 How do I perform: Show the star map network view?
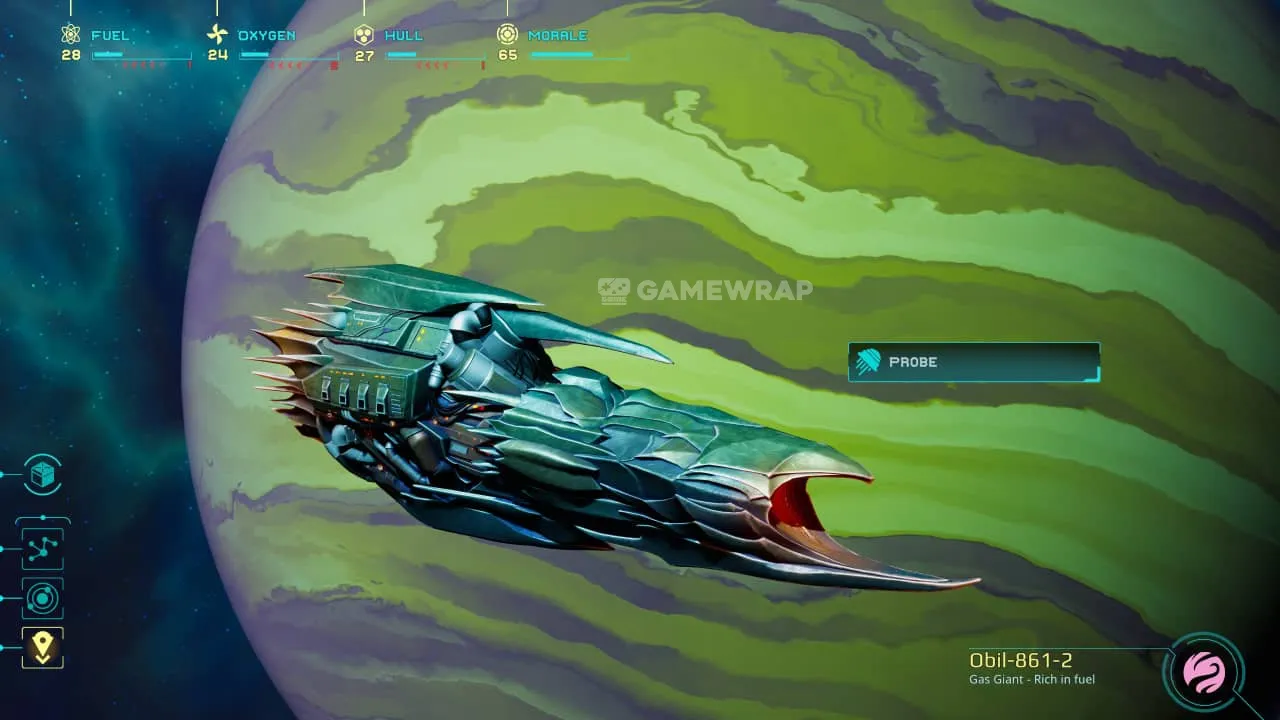pyautogui.click(x=42, y=548)
